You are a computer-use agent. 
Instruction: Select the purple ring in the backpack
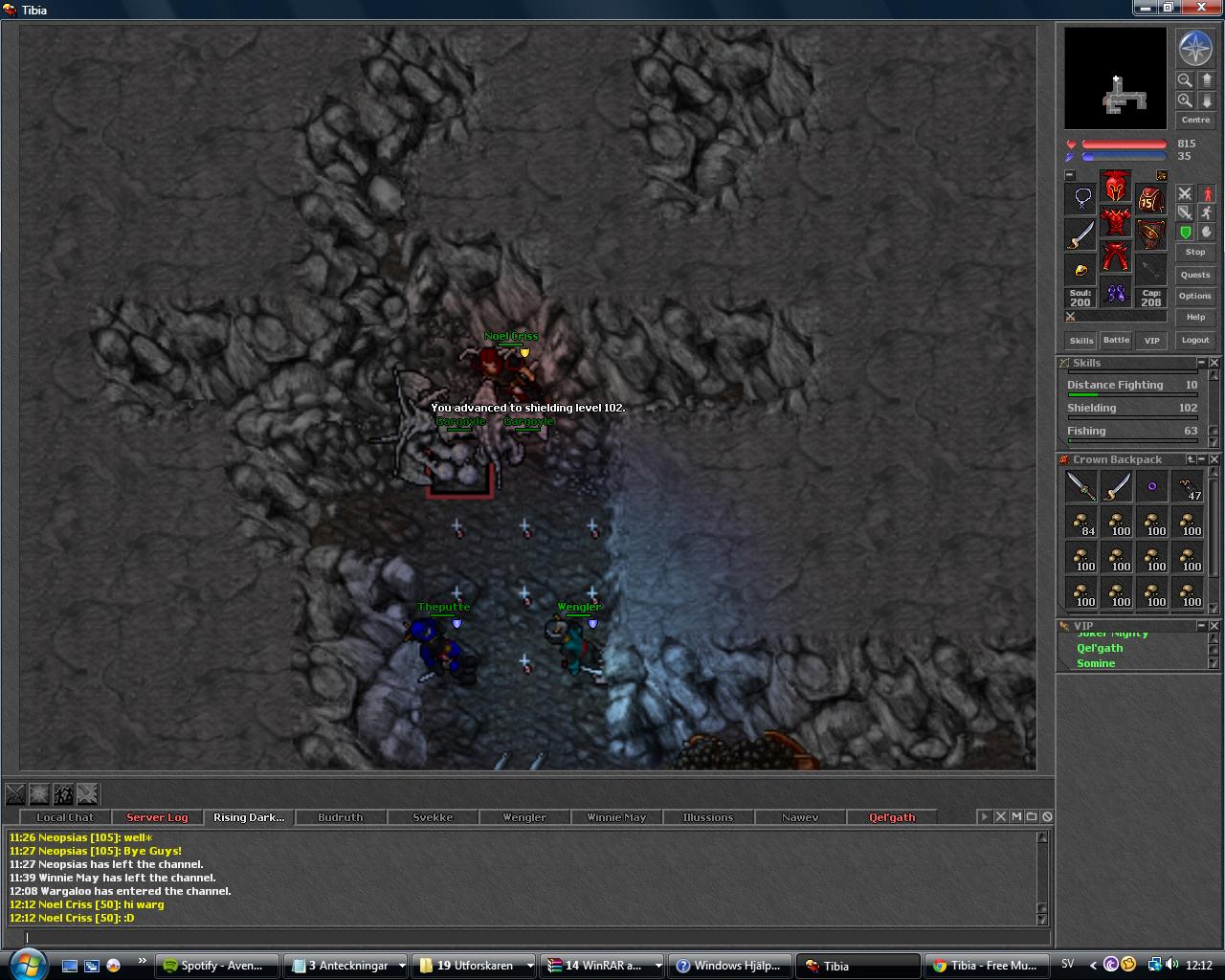point(1151,486)
